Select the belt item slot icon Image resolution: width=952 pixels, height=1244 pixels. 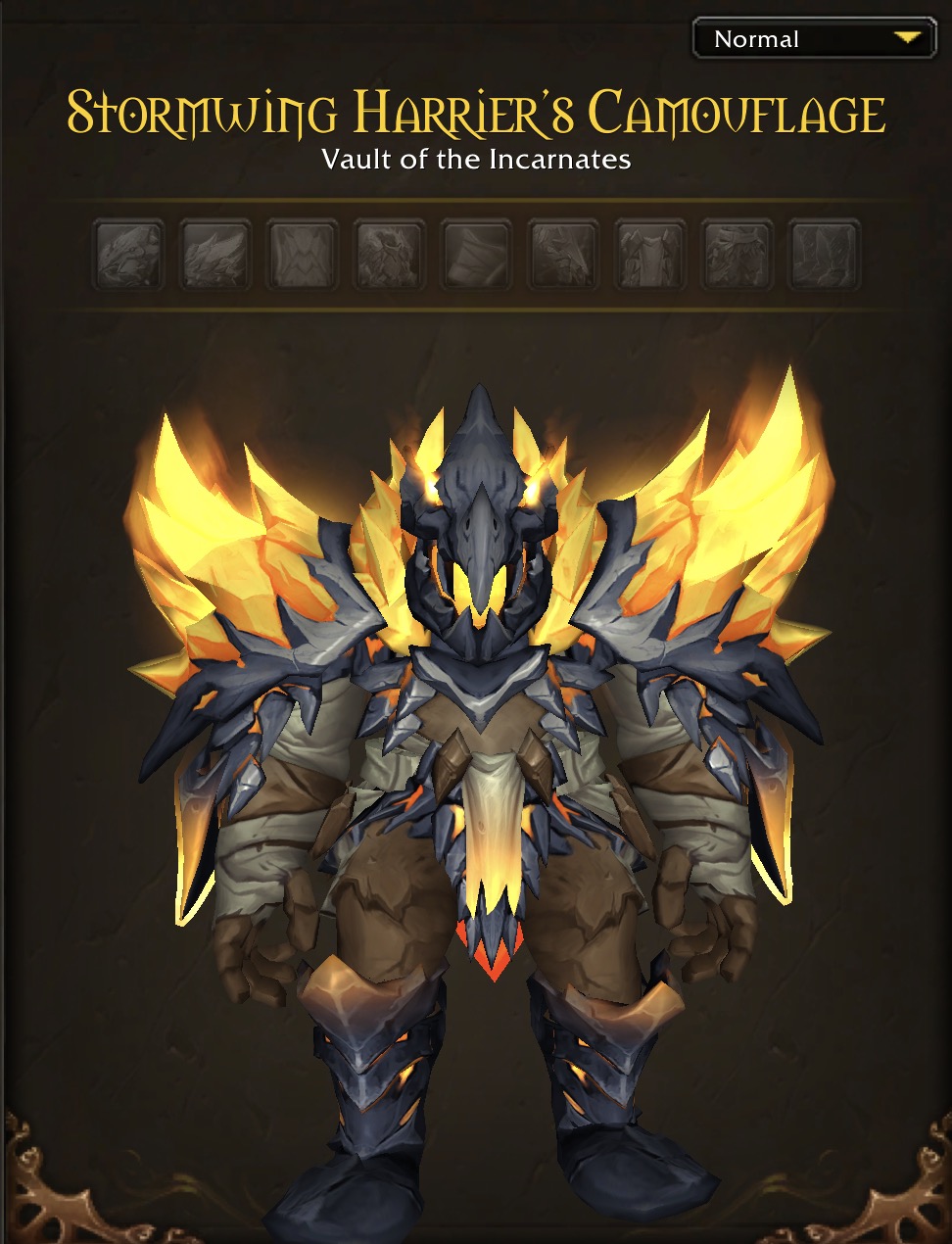click(x=650, y=254)
